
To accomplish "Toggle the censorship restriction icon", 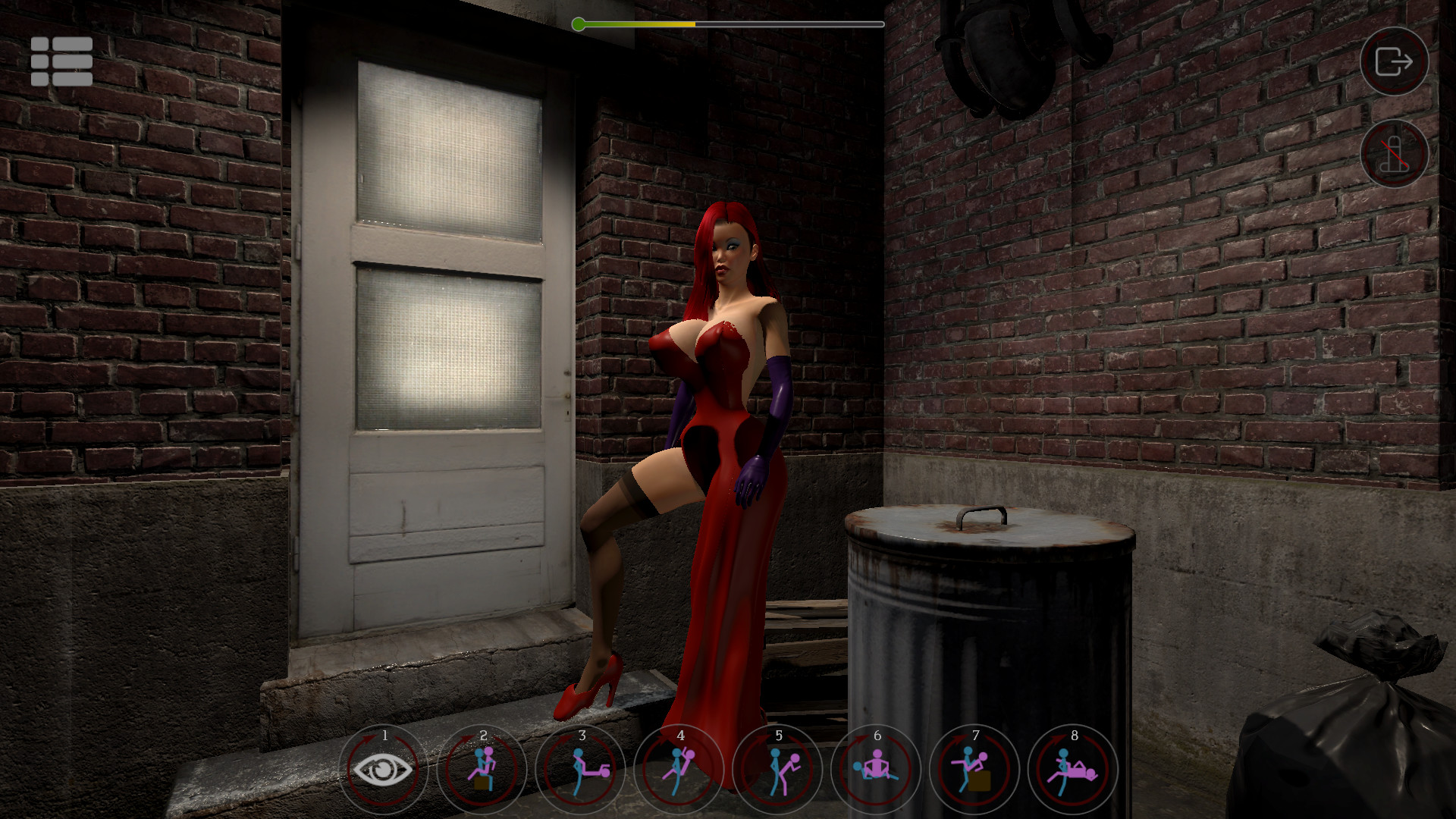I will (1394, 155).
